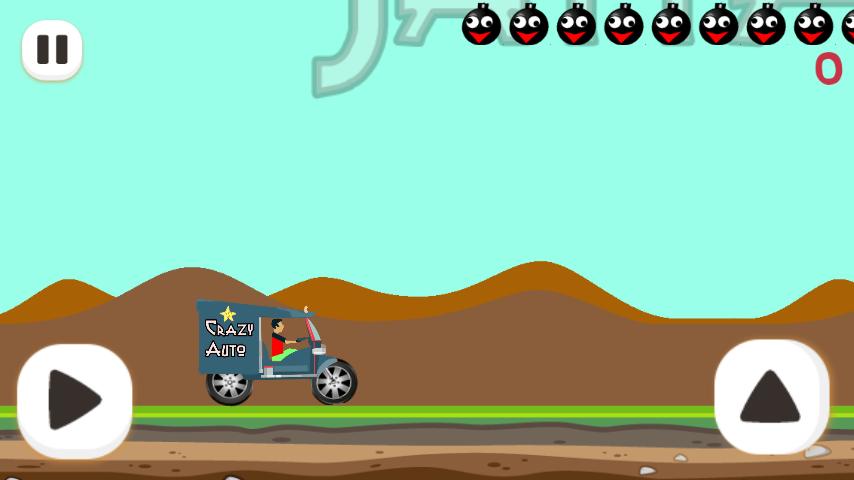The width and height of the screenshot is (854, 480).
Task: Hit the up-arrow jump button
Action: click(771, 397)
